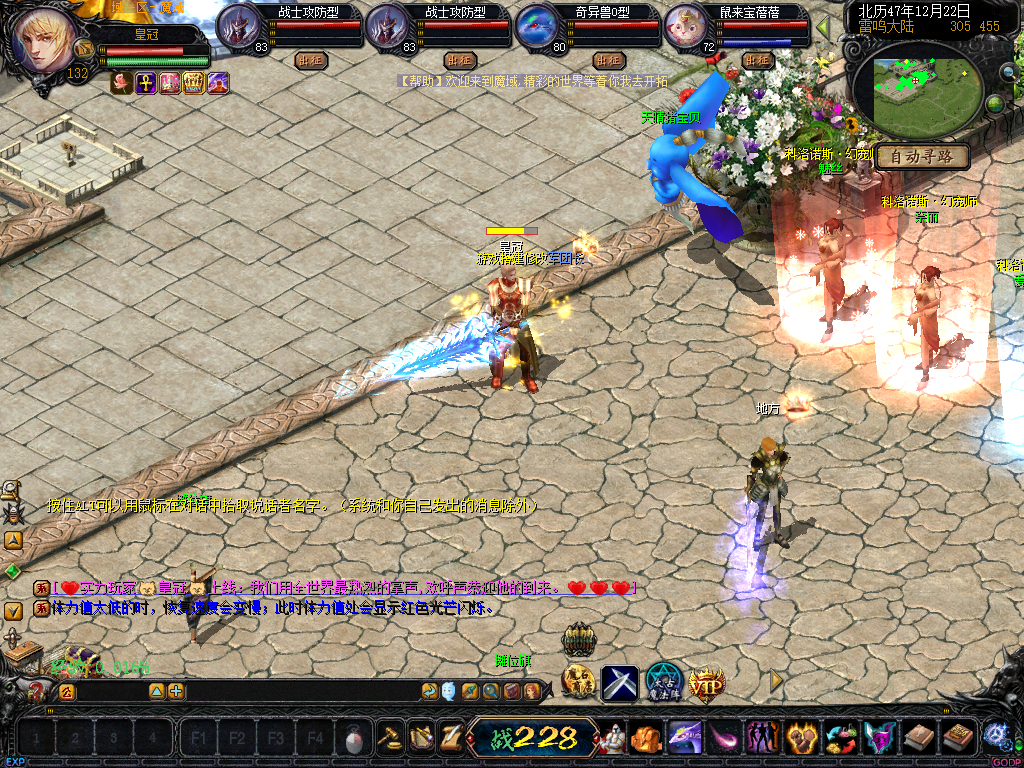
Task: Expand the skill bar with the yellow arrow
Action: [x=776, y=680]
